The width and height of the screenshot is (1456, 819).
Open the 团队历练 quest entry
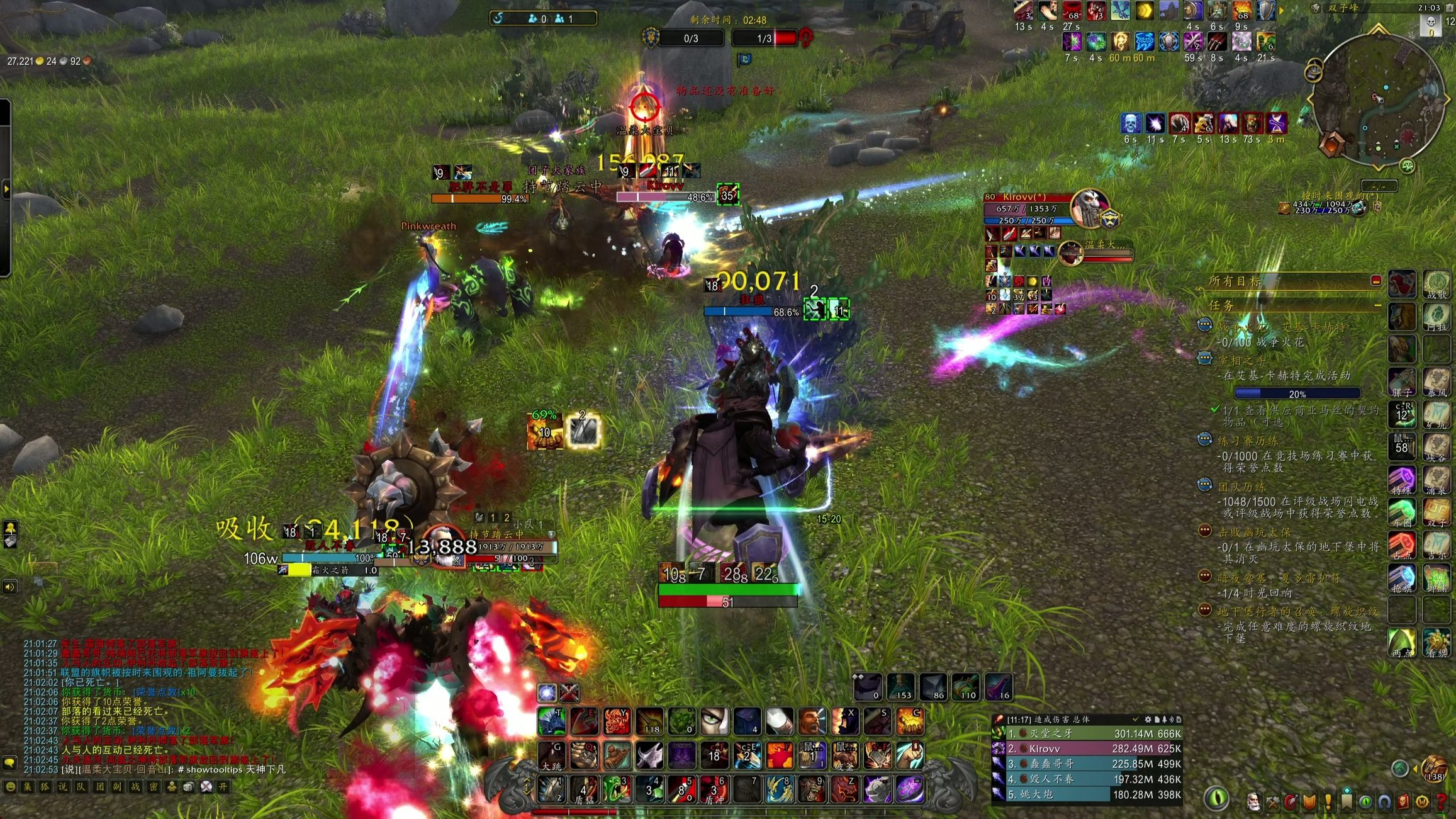(x=1243, y=487)
